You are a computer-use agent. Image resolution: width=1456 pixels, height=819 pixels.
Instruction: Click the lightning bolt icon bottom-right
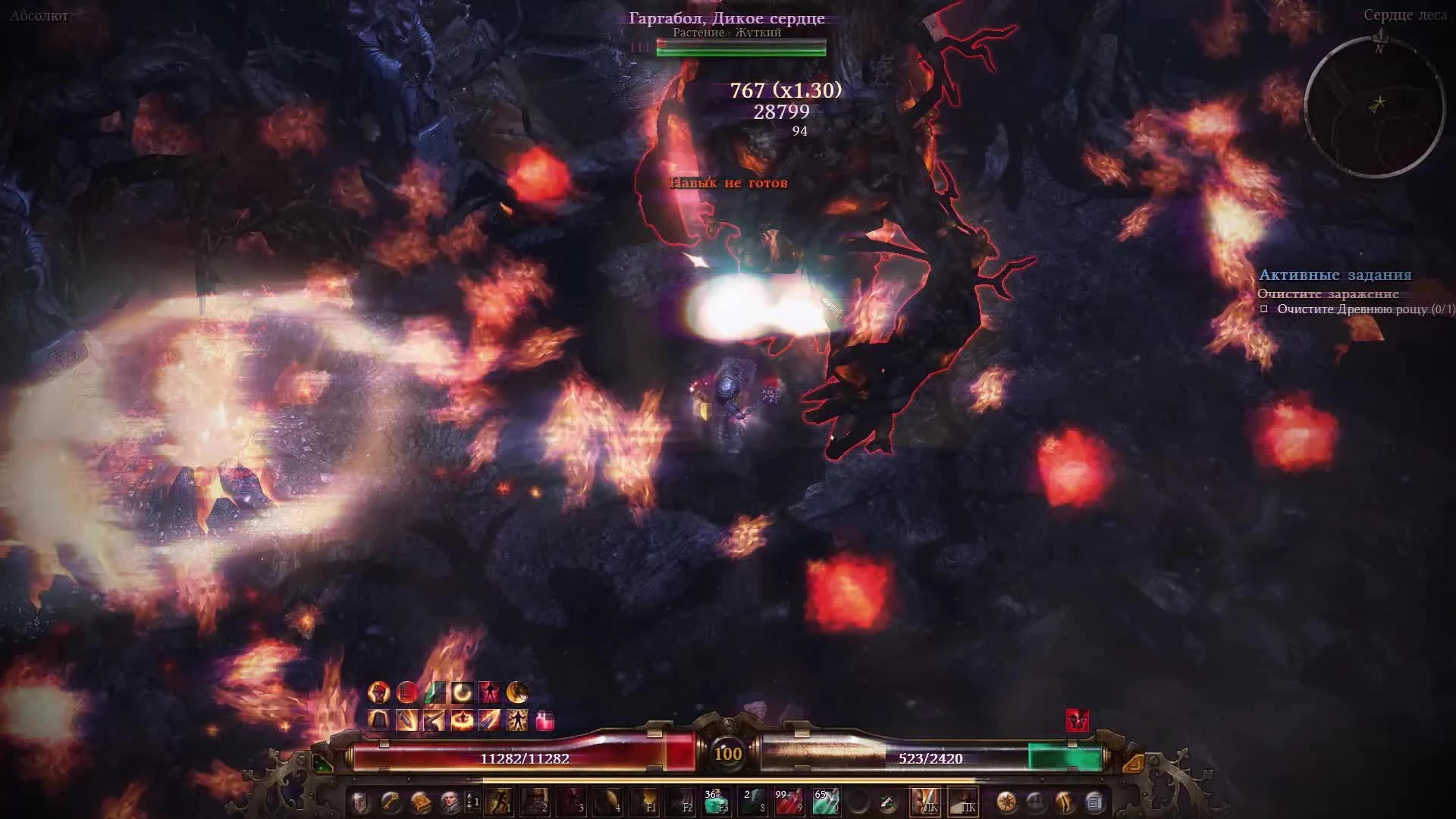point(1064,802)
